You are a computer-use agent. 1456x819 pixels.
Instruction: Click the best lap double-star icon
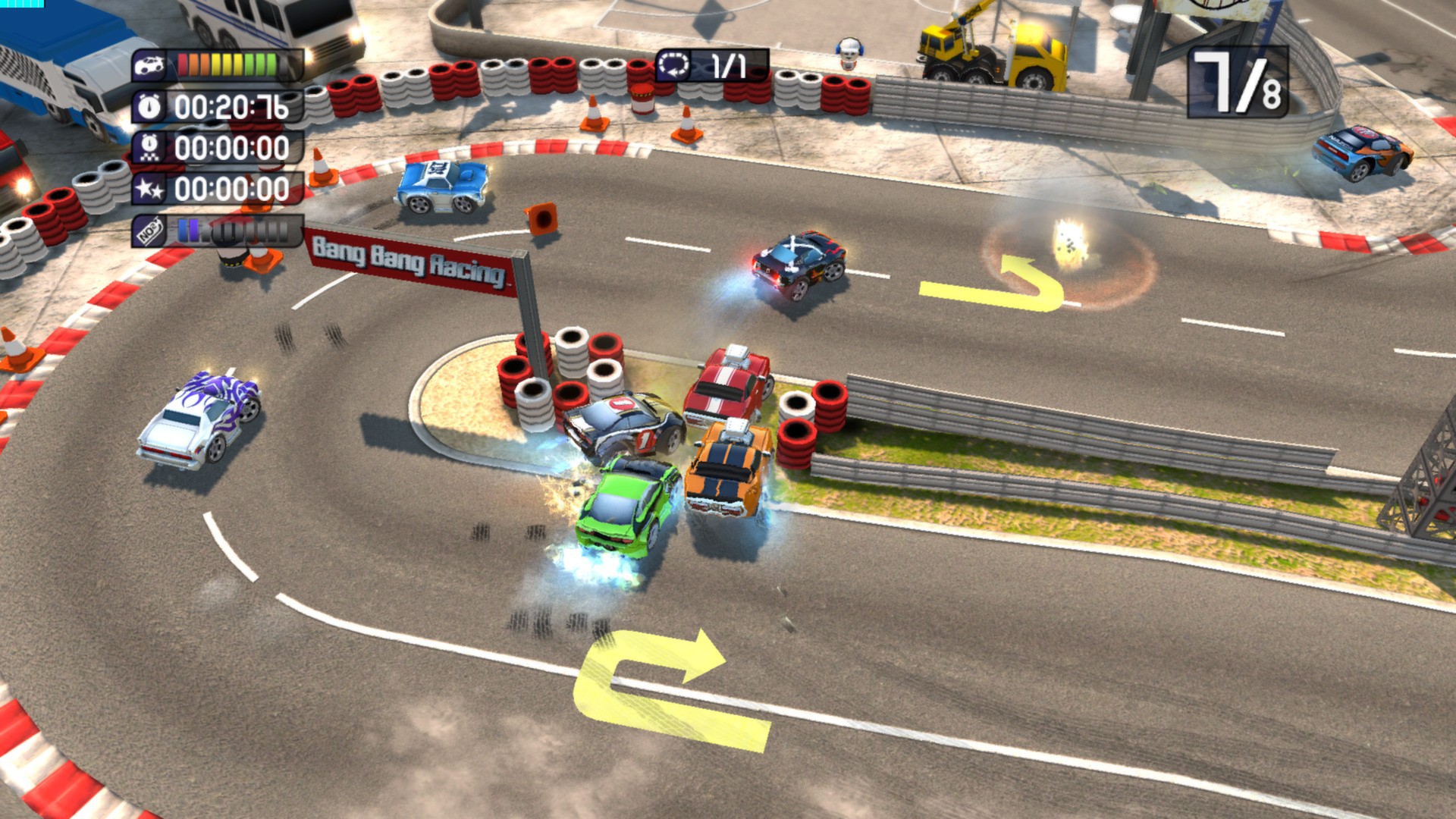tap(149, 189)
